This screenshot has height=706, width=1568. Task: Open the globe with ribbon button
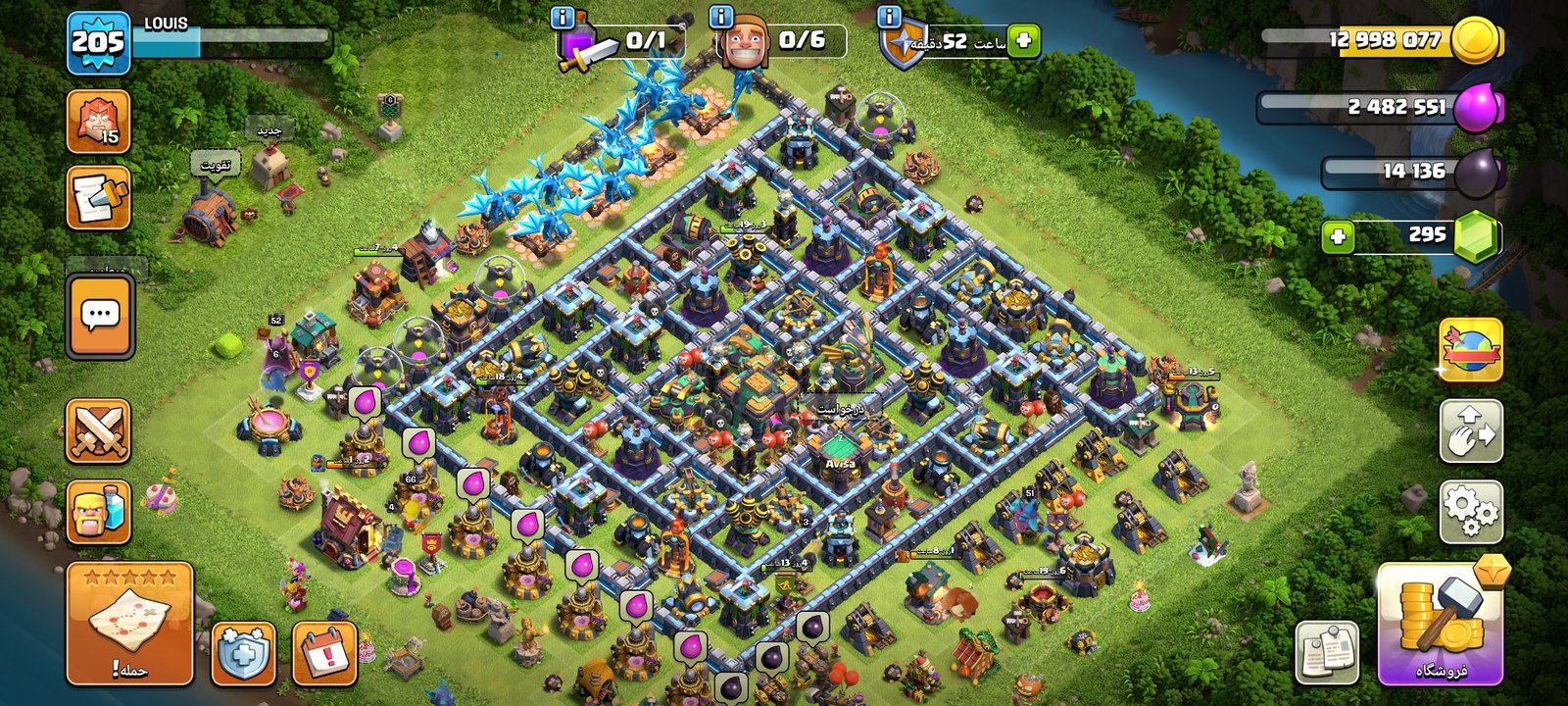pyautogui.click(x=1471, y=350)
